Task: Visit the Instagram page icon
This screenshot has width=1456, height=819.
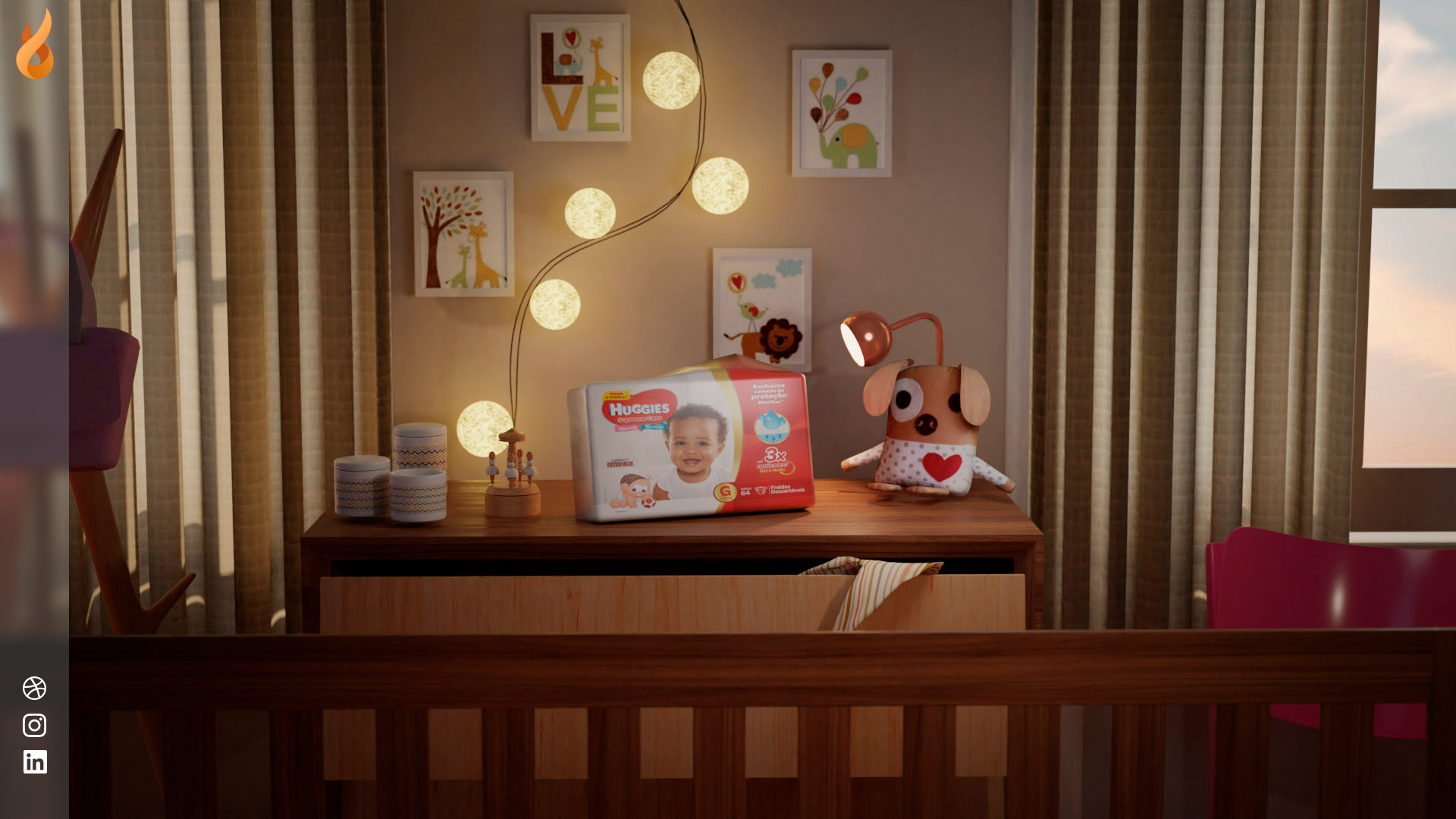Action: tap(35, 725)
